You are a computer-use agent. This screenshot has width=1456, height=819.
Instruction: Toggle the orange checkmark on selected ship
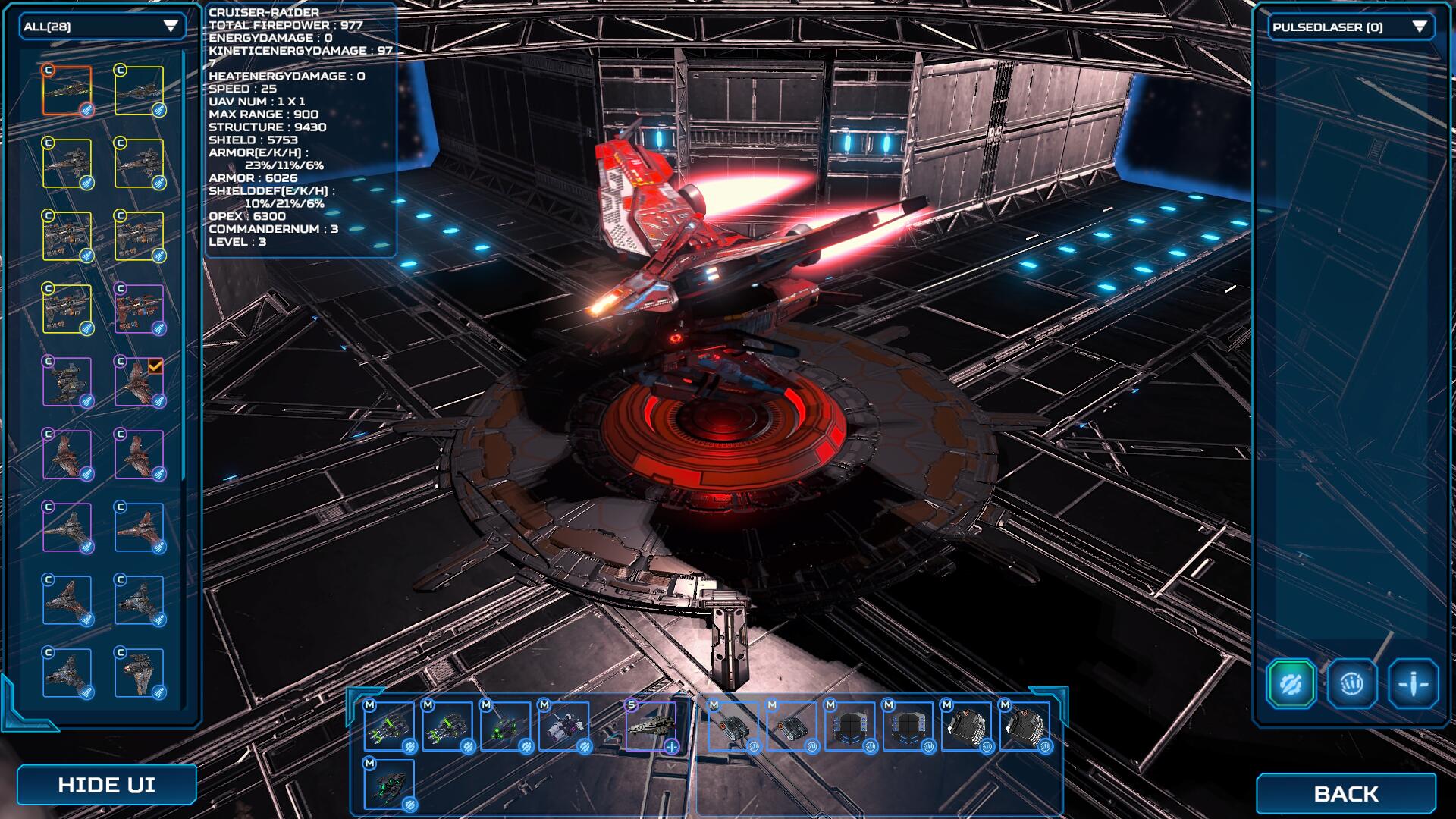coord(155,367)
